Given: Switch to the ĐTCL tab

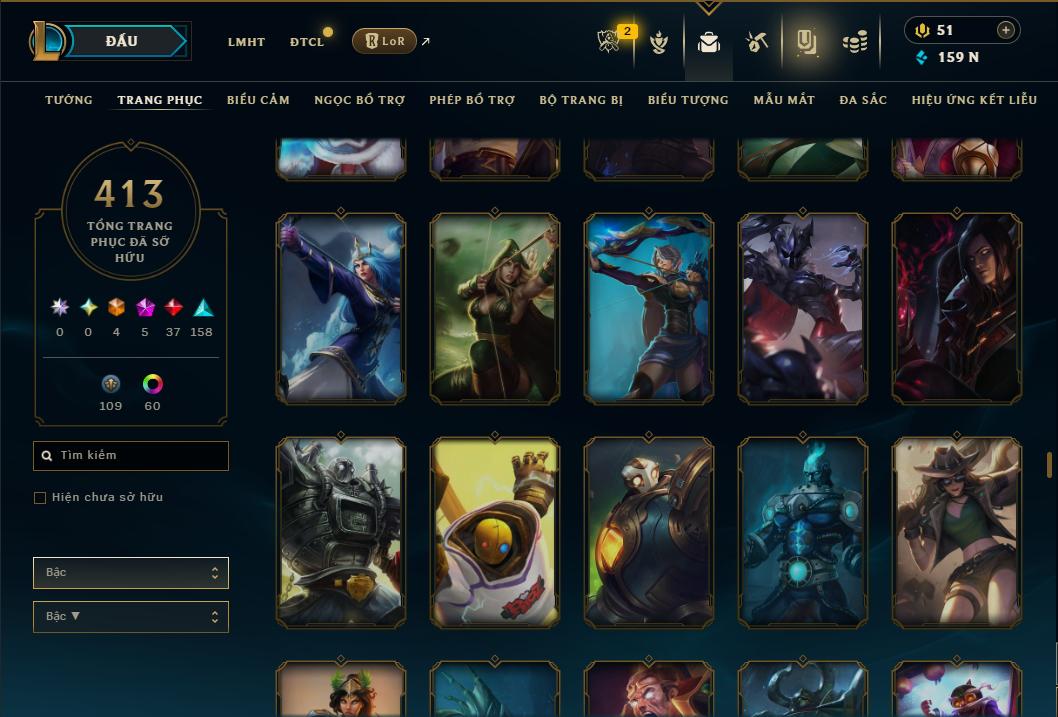Looking at the screenshot, I should (307, 42).
